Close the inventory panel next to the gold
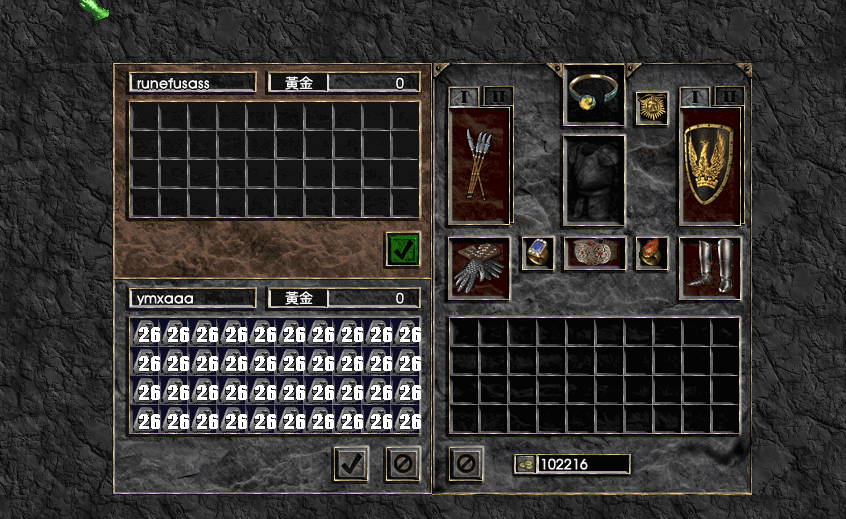Image resolution: width=846 pixels, height=519 pixels. (466, 463)
